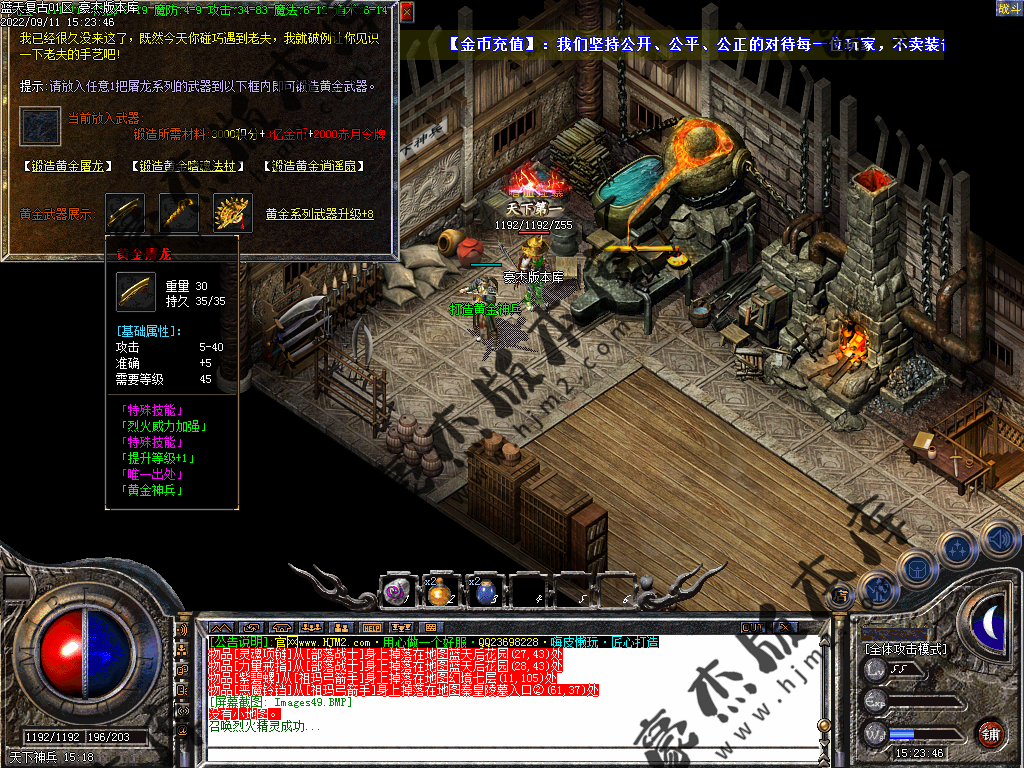The width and height of the screenshot is (1024, 768).
Task: Click the red 铺 stall button
Action: click(x=990, y=733)
